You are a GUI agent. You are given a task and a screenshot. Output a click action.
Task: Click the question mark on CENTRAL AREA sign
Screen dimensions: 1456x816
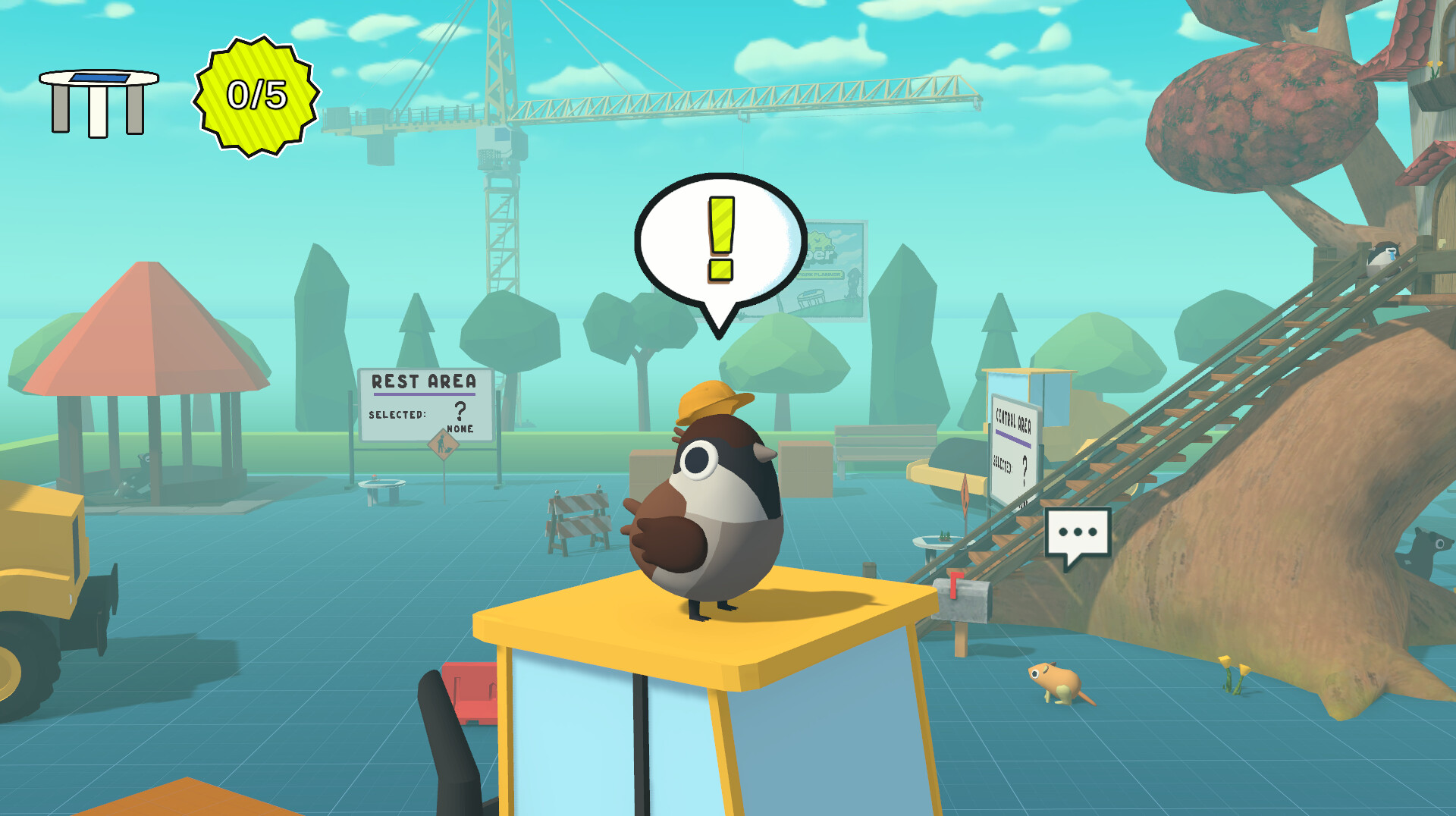pyautogui.click(x=1024, y=469)
